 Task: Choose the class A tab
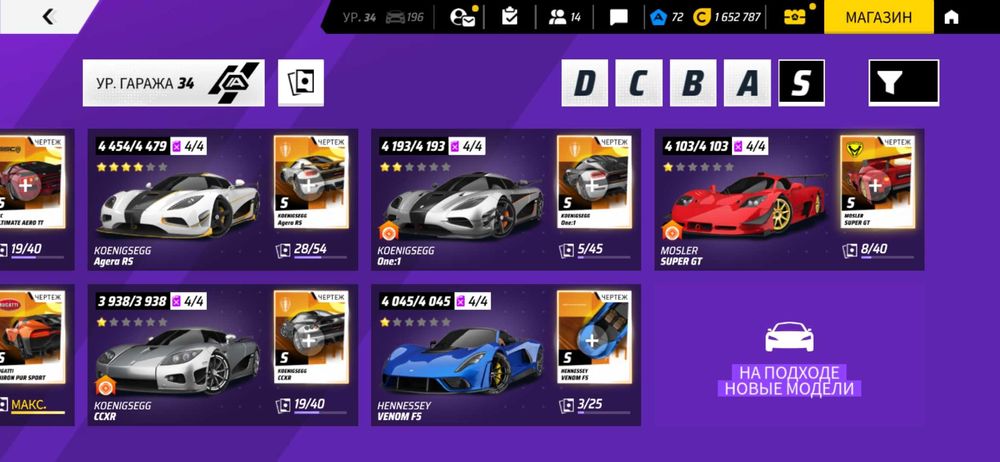tap(747, 83)
